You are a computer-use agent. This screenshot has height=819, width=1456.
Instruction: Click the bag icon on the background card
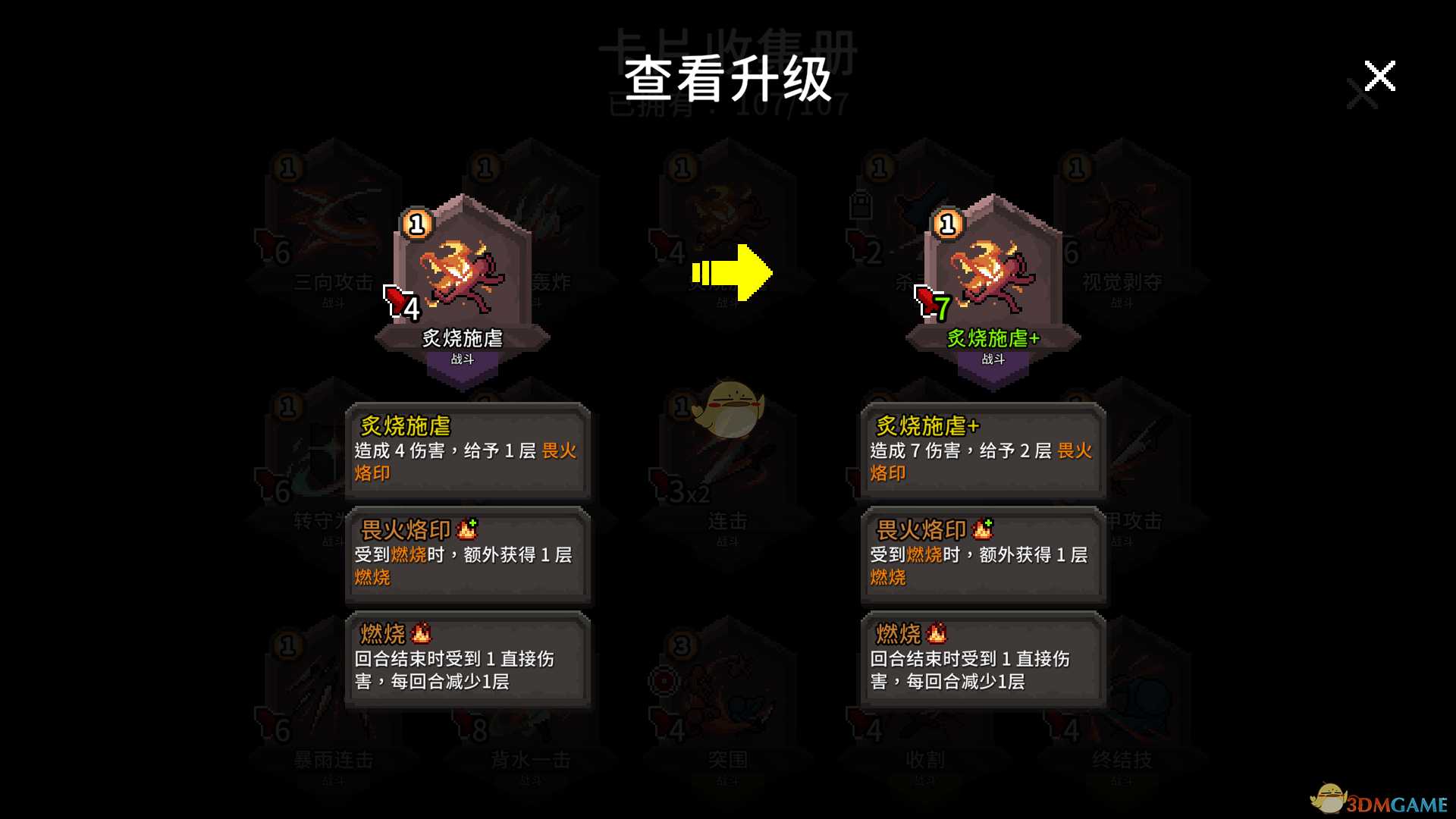pos(861,205)
